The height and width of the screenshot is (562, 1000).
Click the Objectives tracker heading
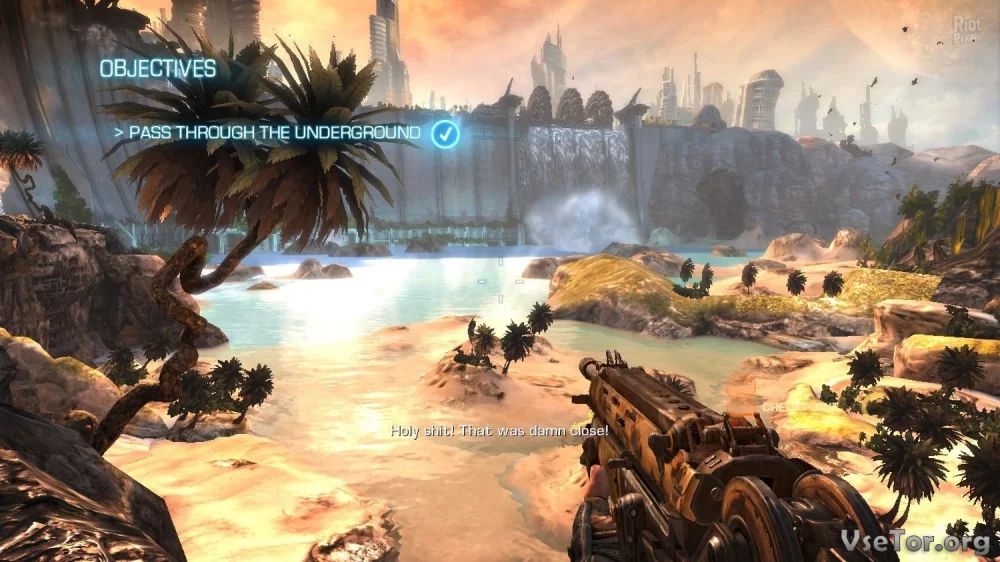coord(158,69)
